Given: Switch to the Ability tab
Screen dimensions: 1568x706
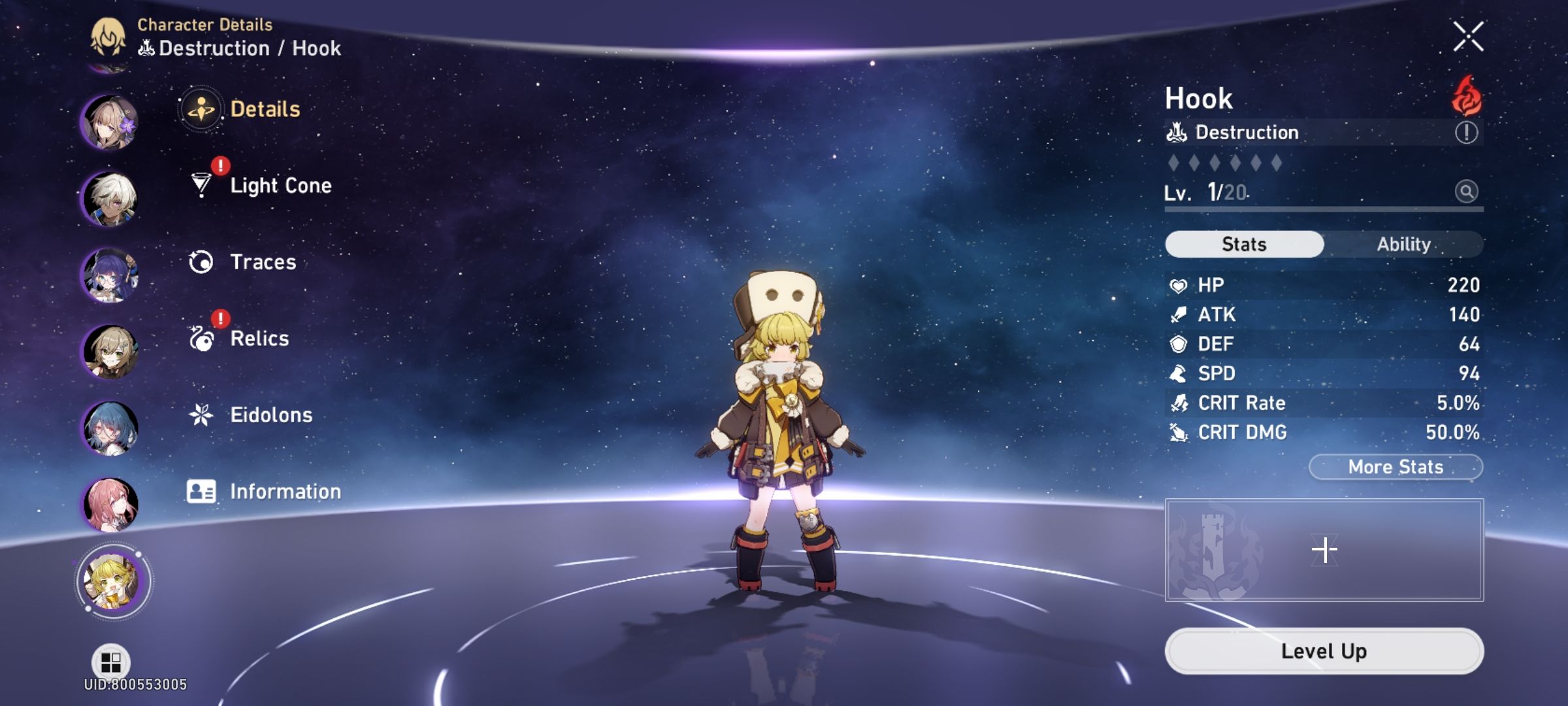Looking at the screenshot, I should coord(1406,244).
